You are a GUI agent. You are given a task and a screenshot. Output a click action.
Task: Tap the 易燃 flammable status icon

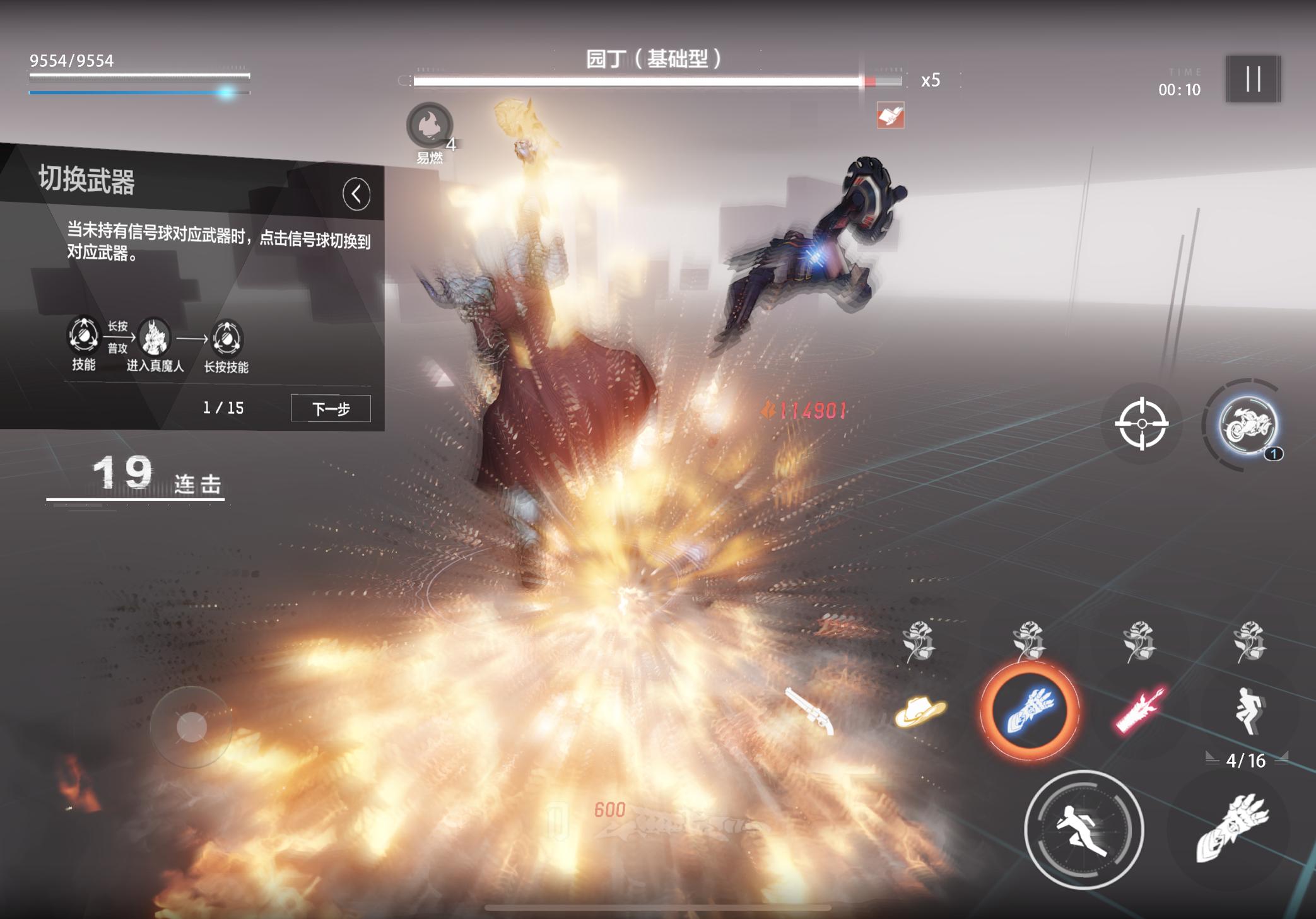(x=430, y=126)
